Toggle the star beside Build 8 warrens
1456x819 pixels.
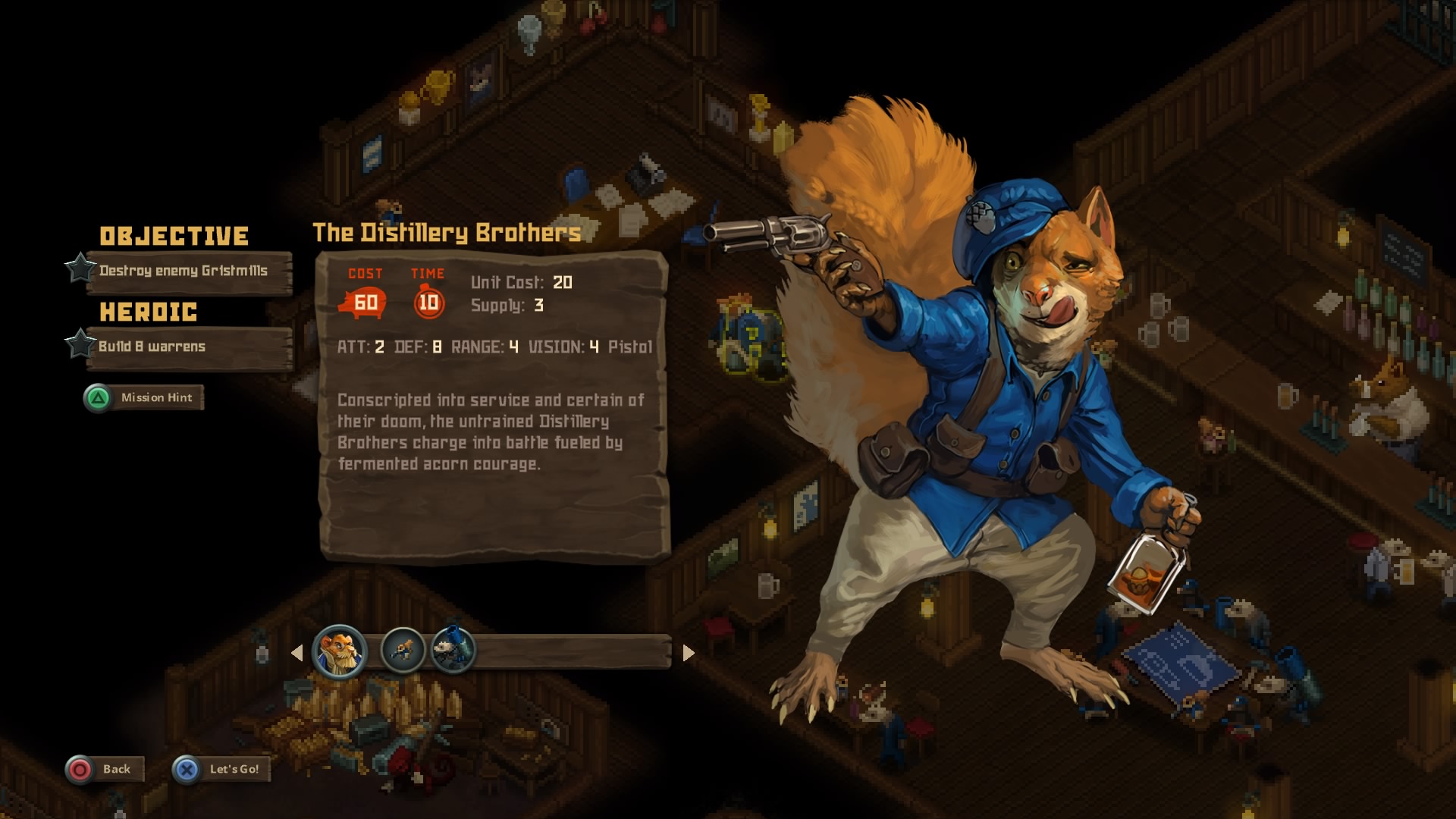pos(78,345)
